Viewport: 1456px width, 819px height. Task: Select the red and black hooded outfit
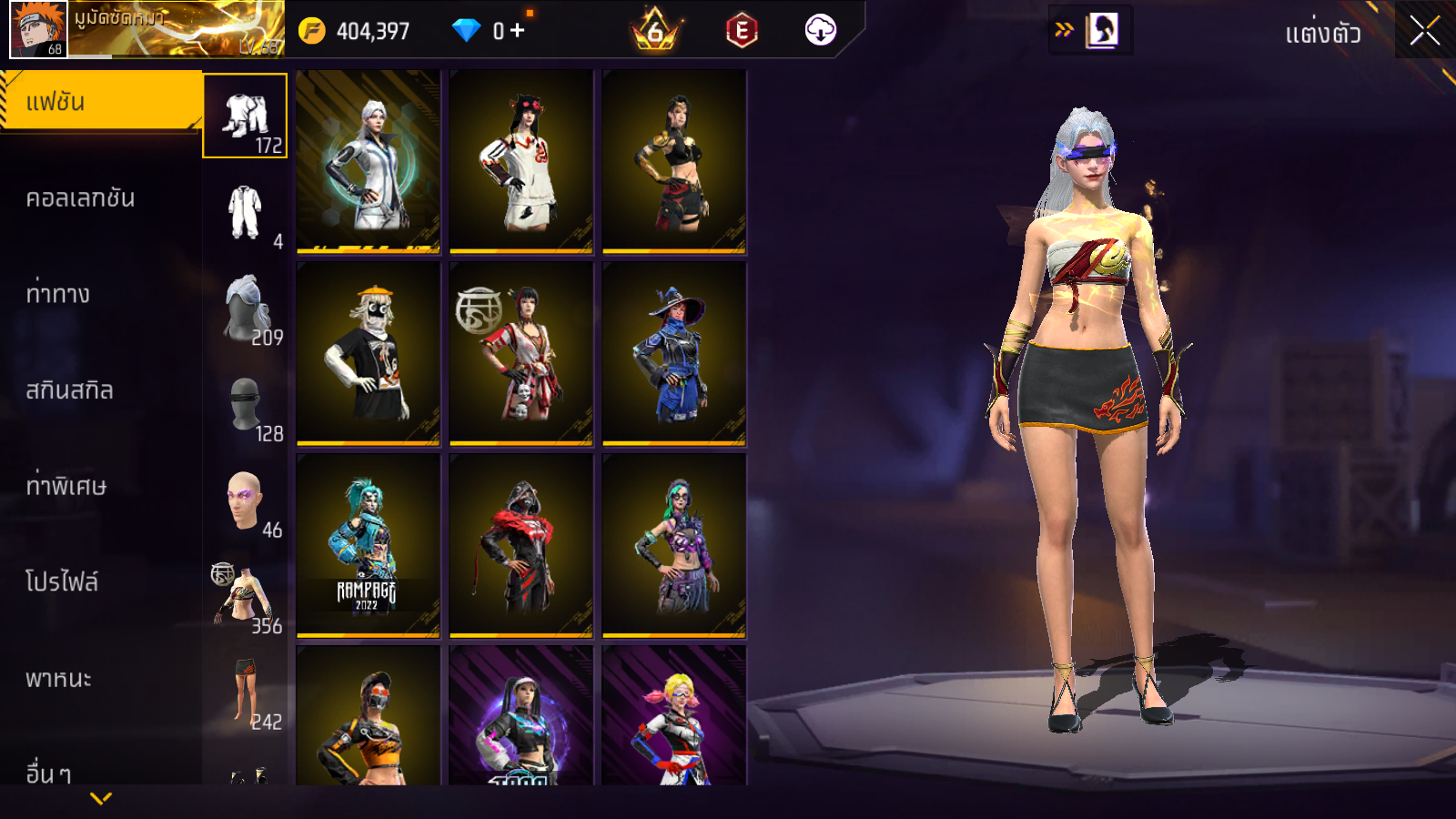click(x=521, y=546)
